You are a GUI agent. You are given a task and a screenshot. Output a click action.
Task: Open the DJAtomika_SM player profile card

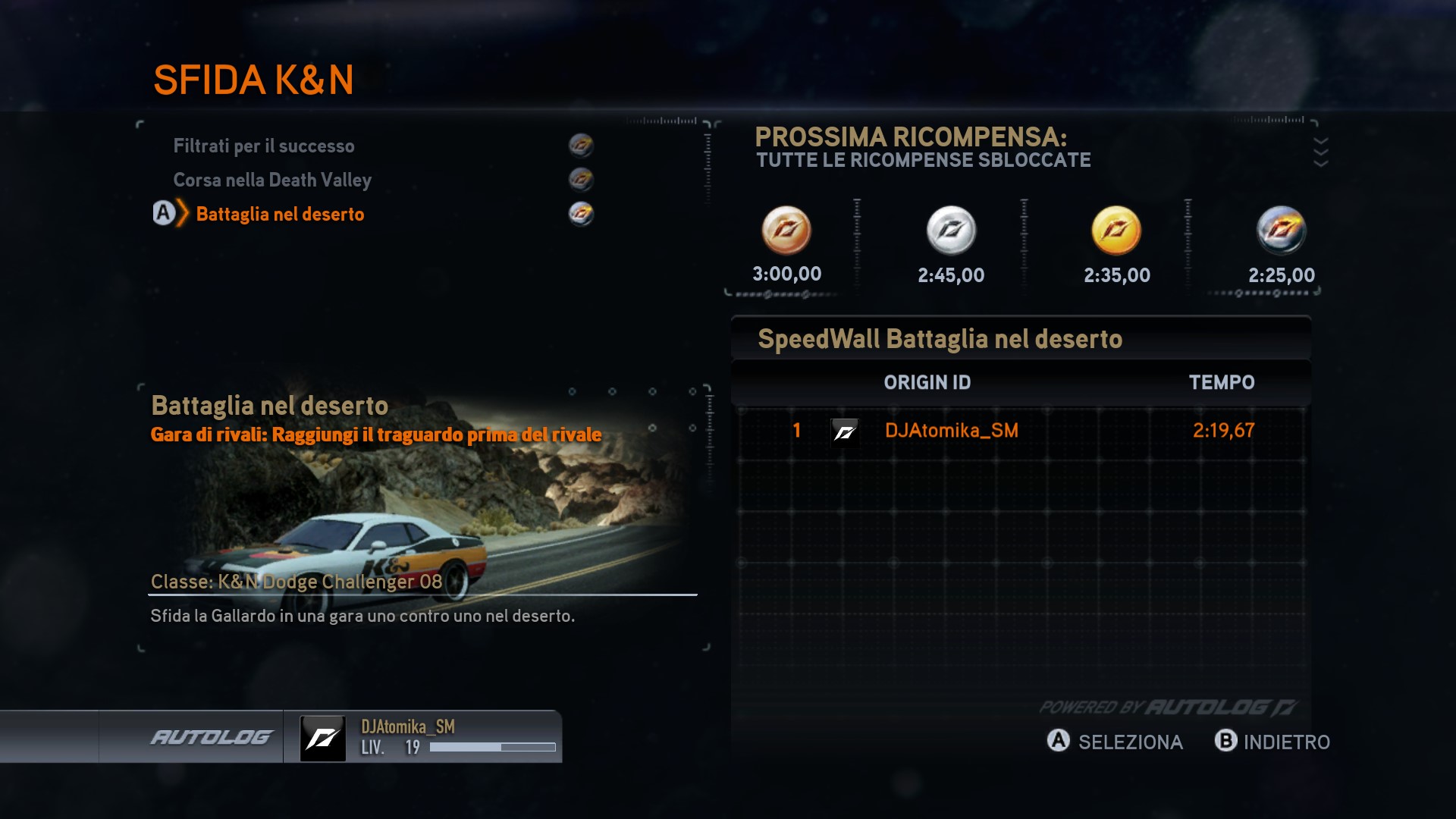423,737
